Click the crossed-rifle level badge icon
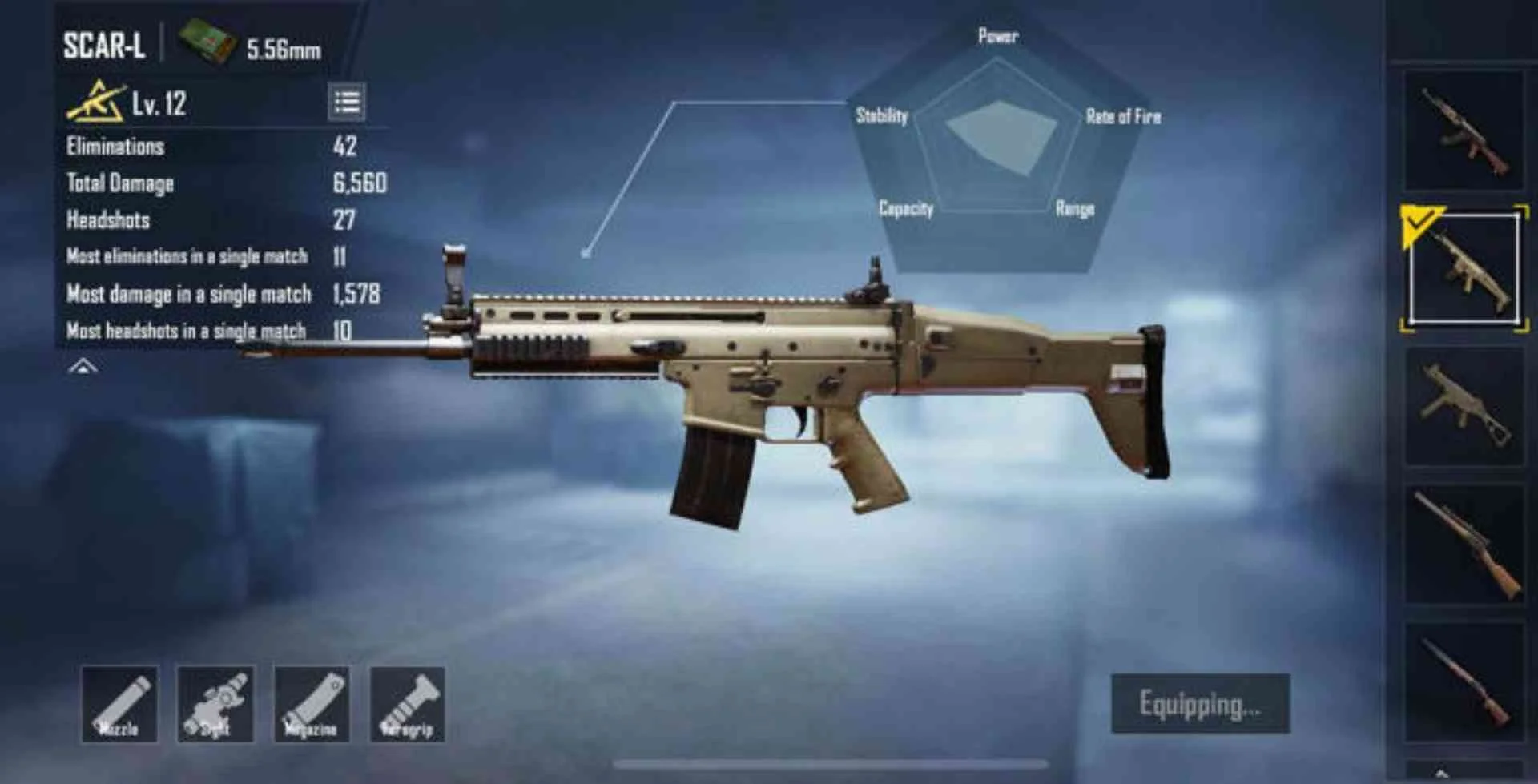The image size is (1538, 784). pos(96,102)
